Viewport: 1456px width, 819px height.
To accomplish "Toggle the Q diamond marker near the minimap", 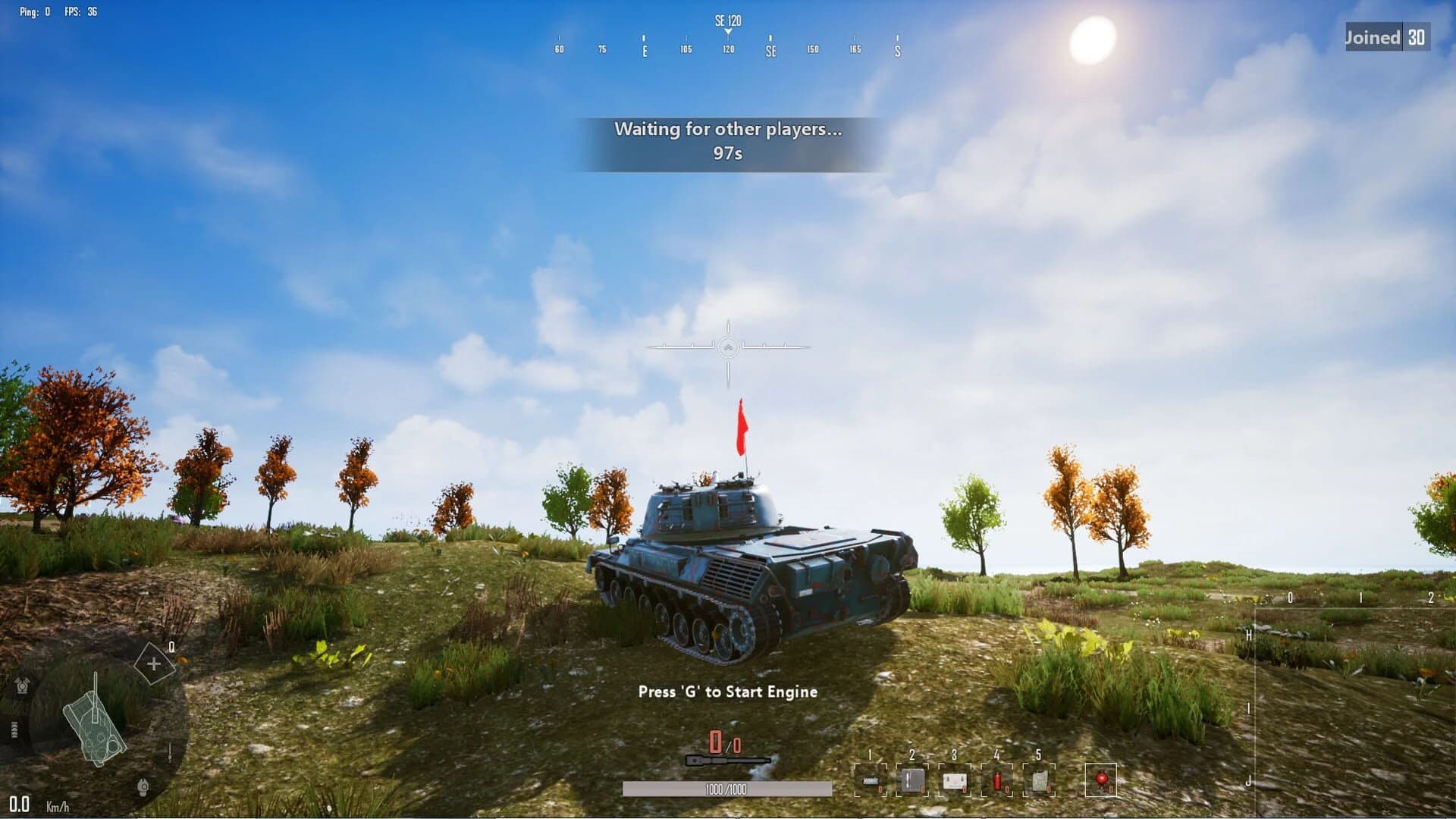I will pos(154,663).
